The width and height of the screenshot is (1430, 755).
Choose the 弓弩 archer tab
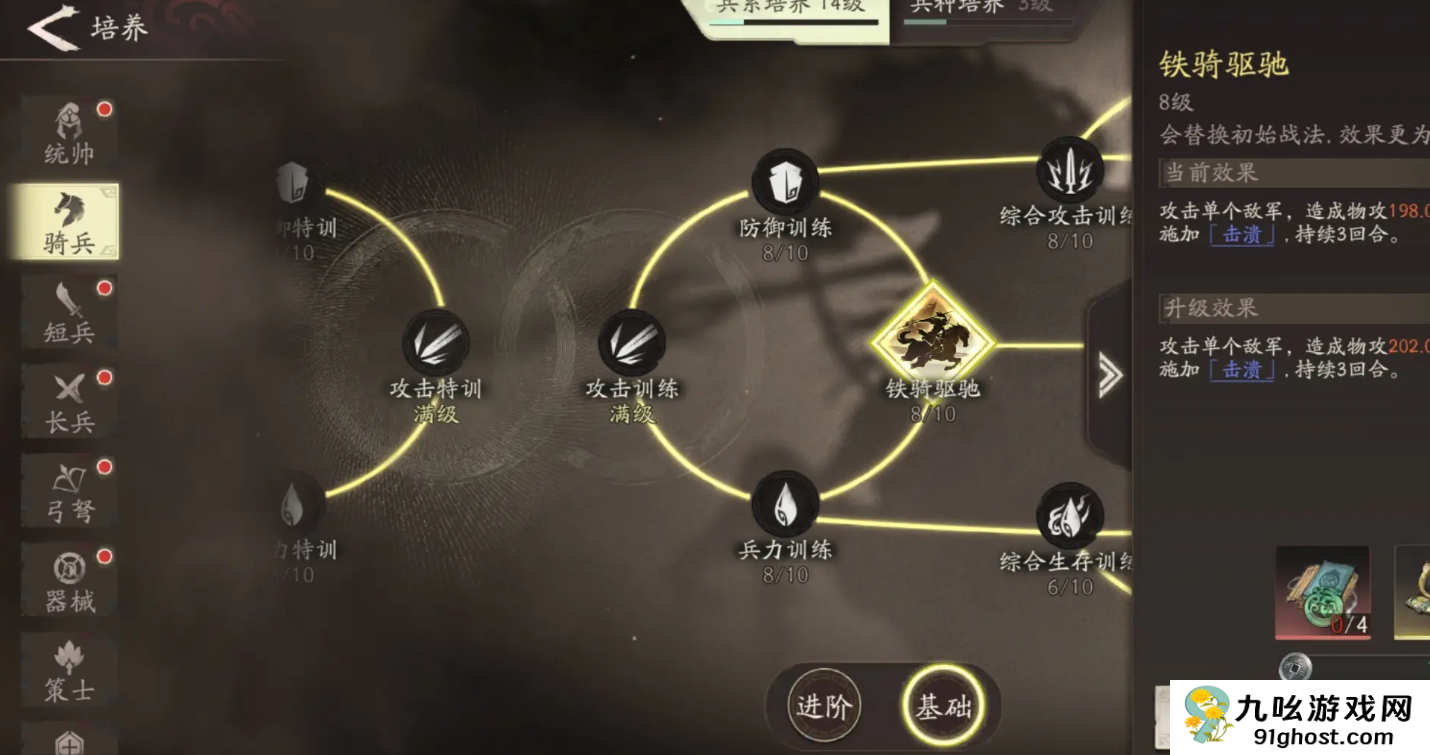point(69,490)
